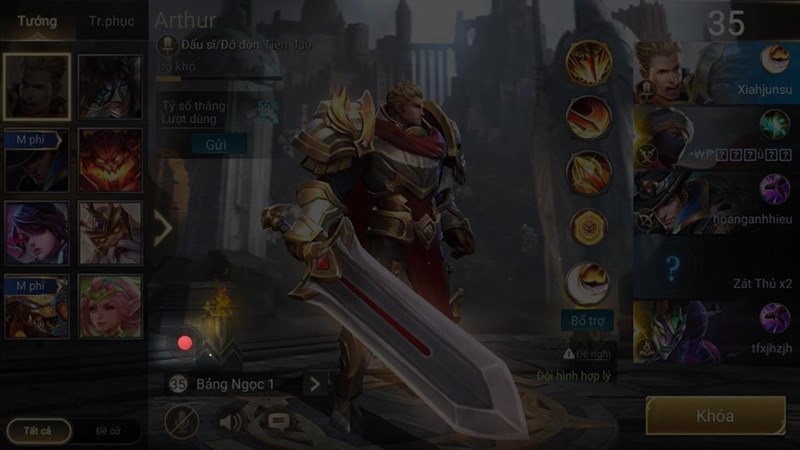
Task: Choose the pink-haired elf hero portrait
Action: click(110, 307)
